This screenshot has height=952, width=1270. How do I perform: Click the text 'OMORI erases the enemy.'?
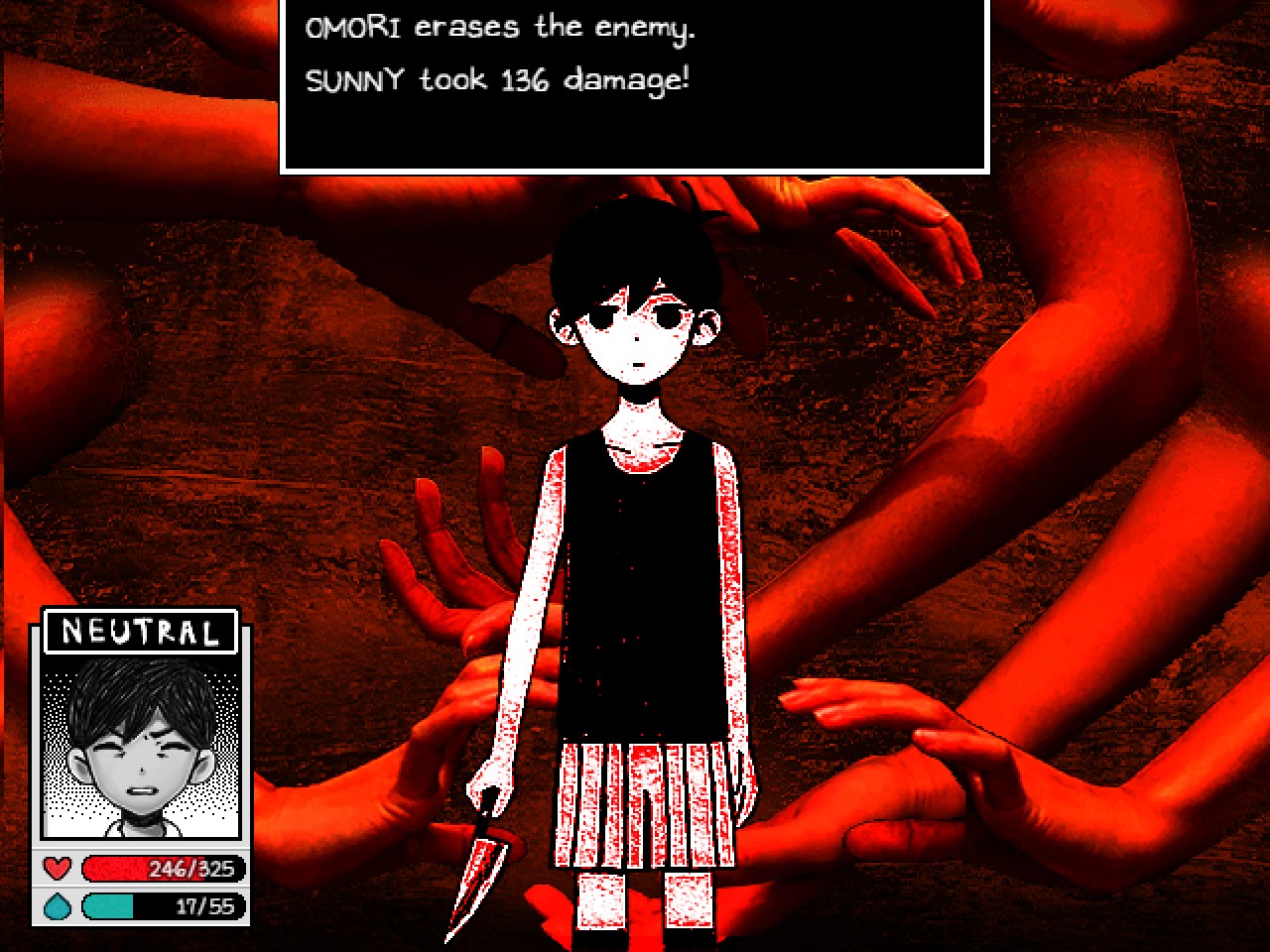pos(500,27)
